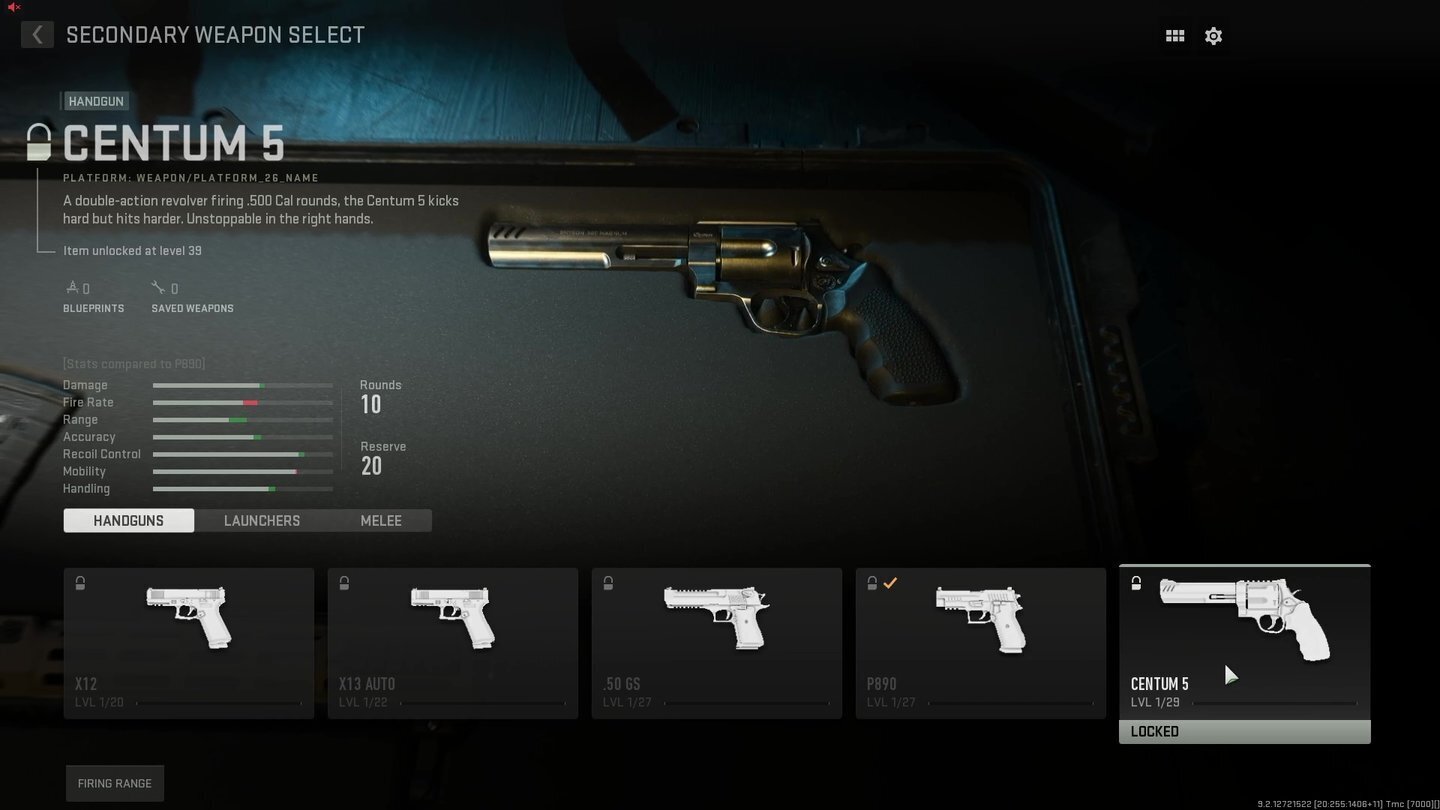Image resolution: width=1440 pixels, height=810 pixels.
Task: Open the grid menu icon
Action: pos(1175,36)
